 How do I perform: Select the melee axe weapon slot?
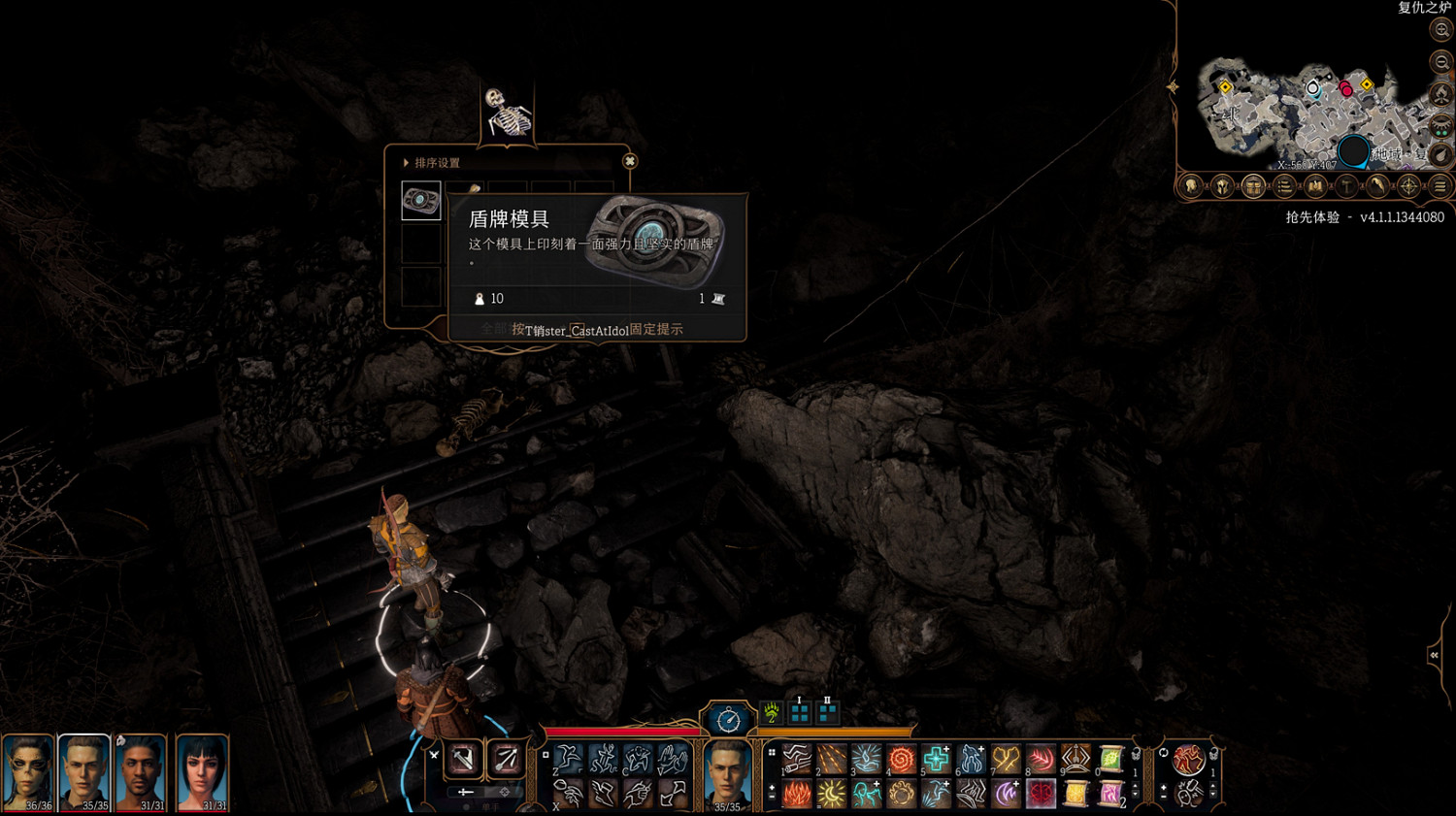[x=463, y=759]
